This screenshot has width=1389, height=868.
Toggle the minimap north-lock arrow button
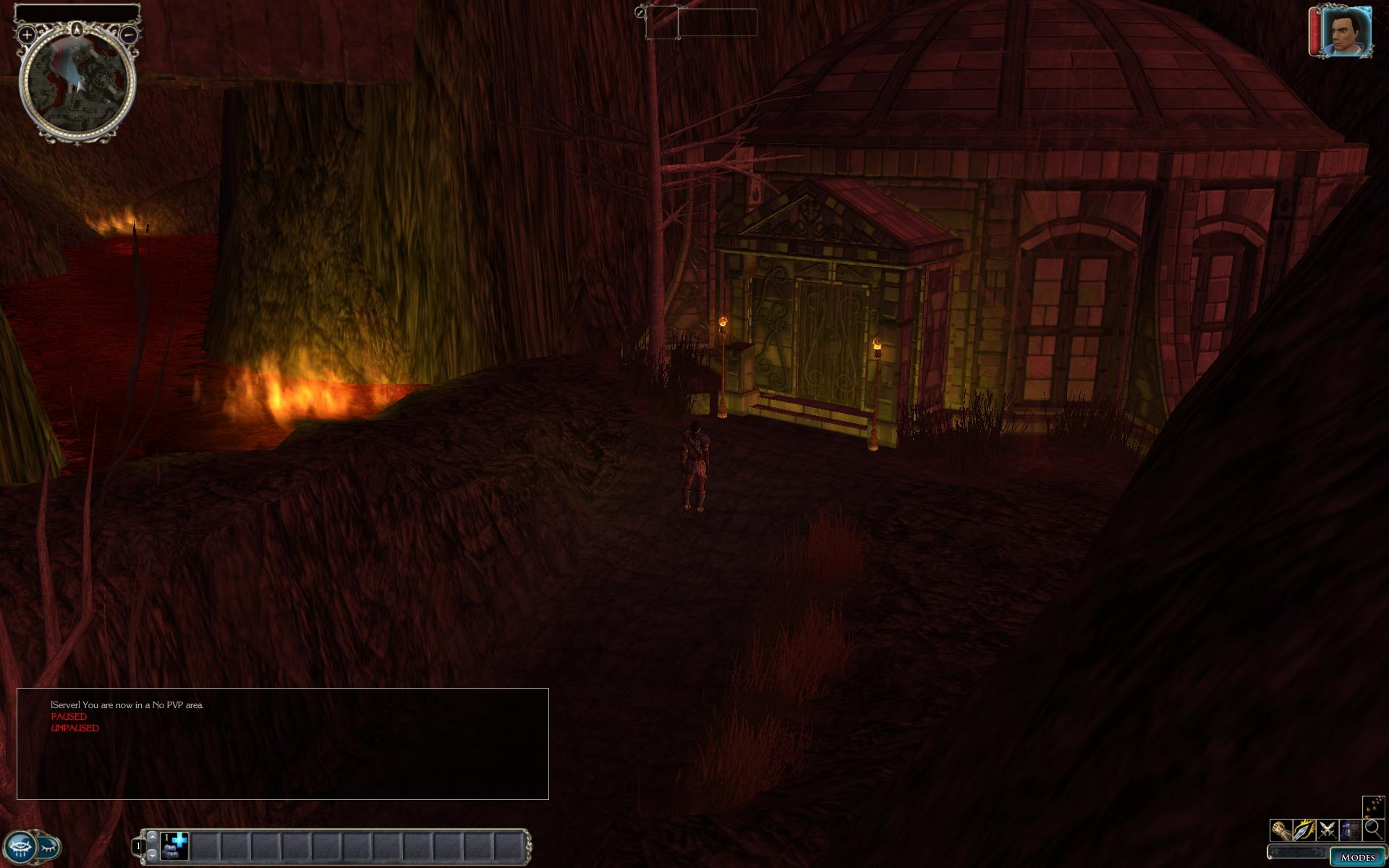[77, 29]
